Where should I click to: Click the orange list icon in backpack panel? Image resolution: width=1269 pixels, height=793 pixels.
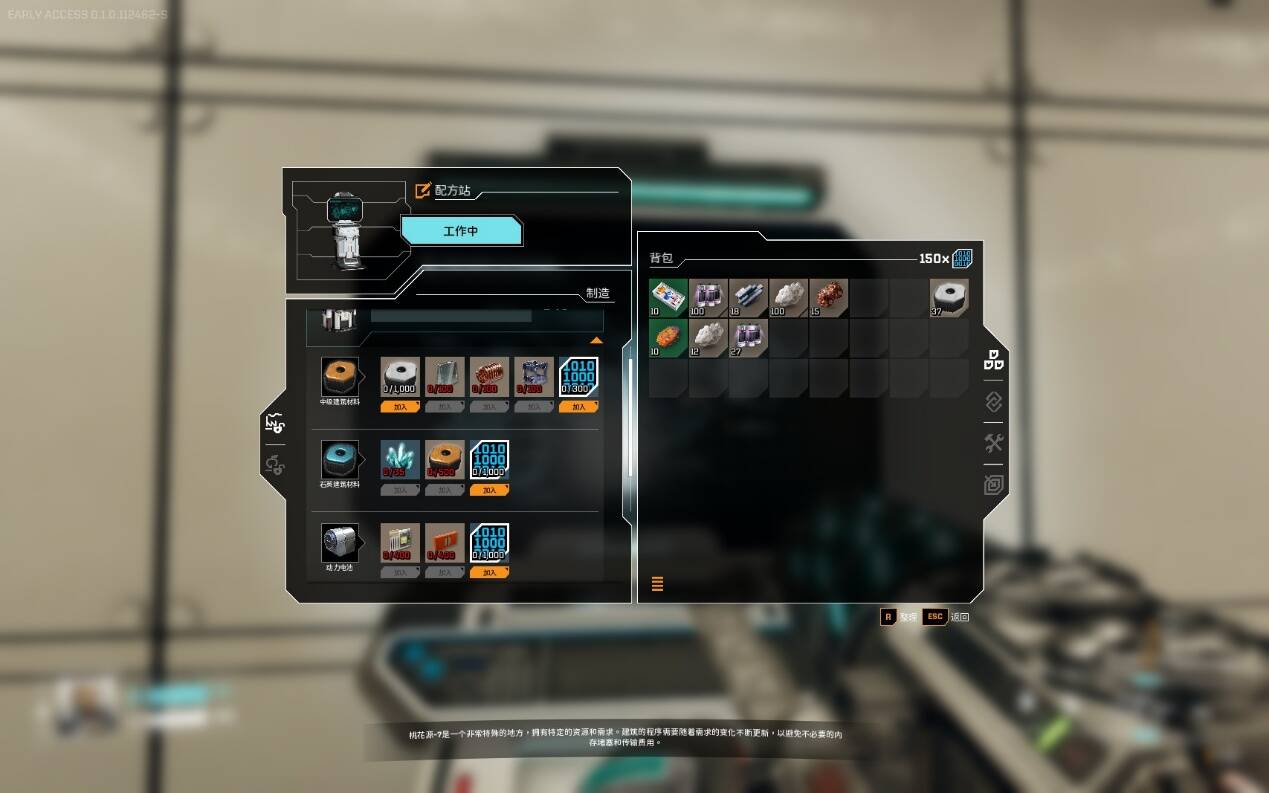click(x=657, y=584)
